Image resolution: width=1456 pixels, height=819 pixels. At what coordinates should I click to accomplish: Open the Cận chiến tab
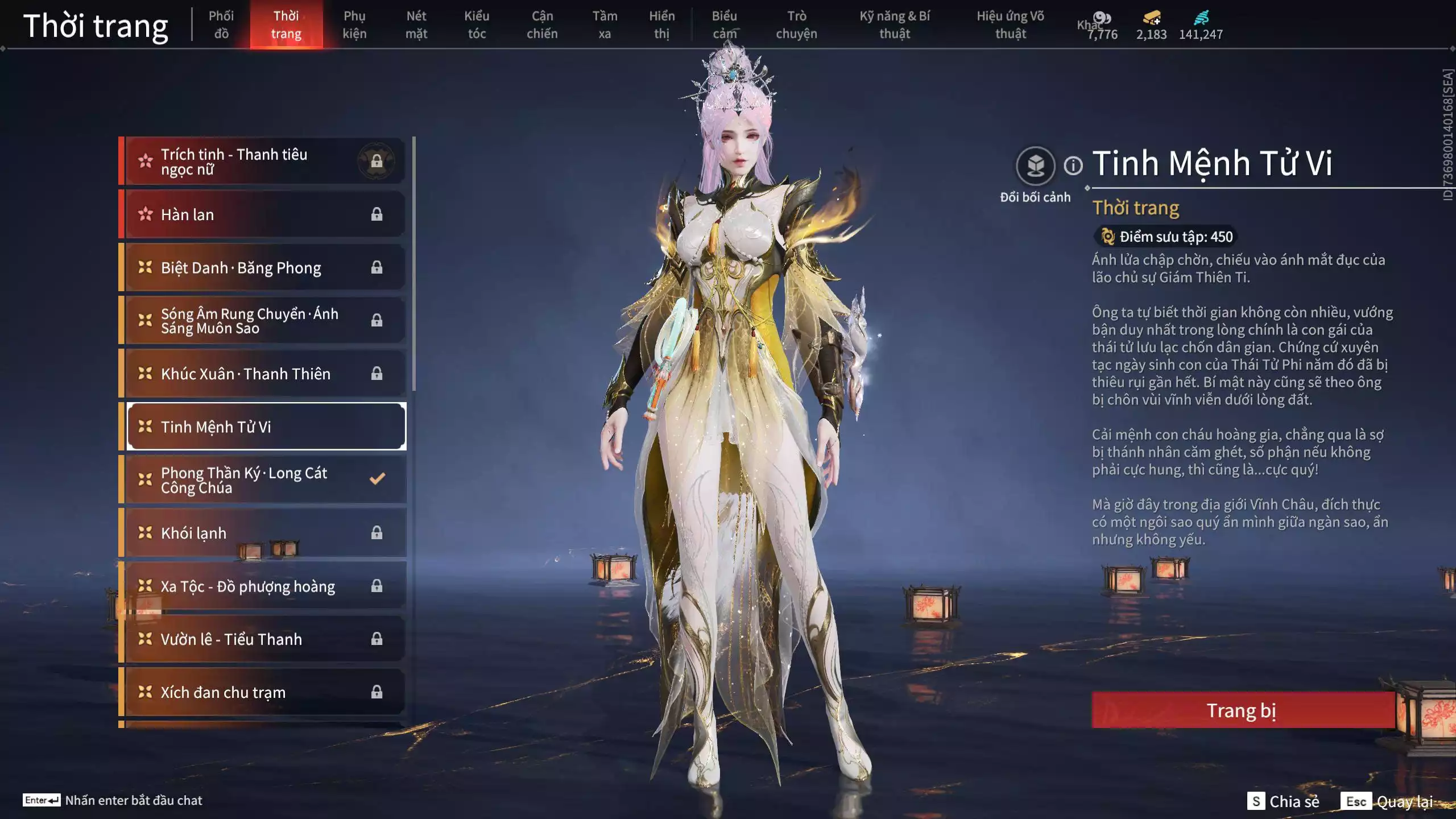[542, 25]
